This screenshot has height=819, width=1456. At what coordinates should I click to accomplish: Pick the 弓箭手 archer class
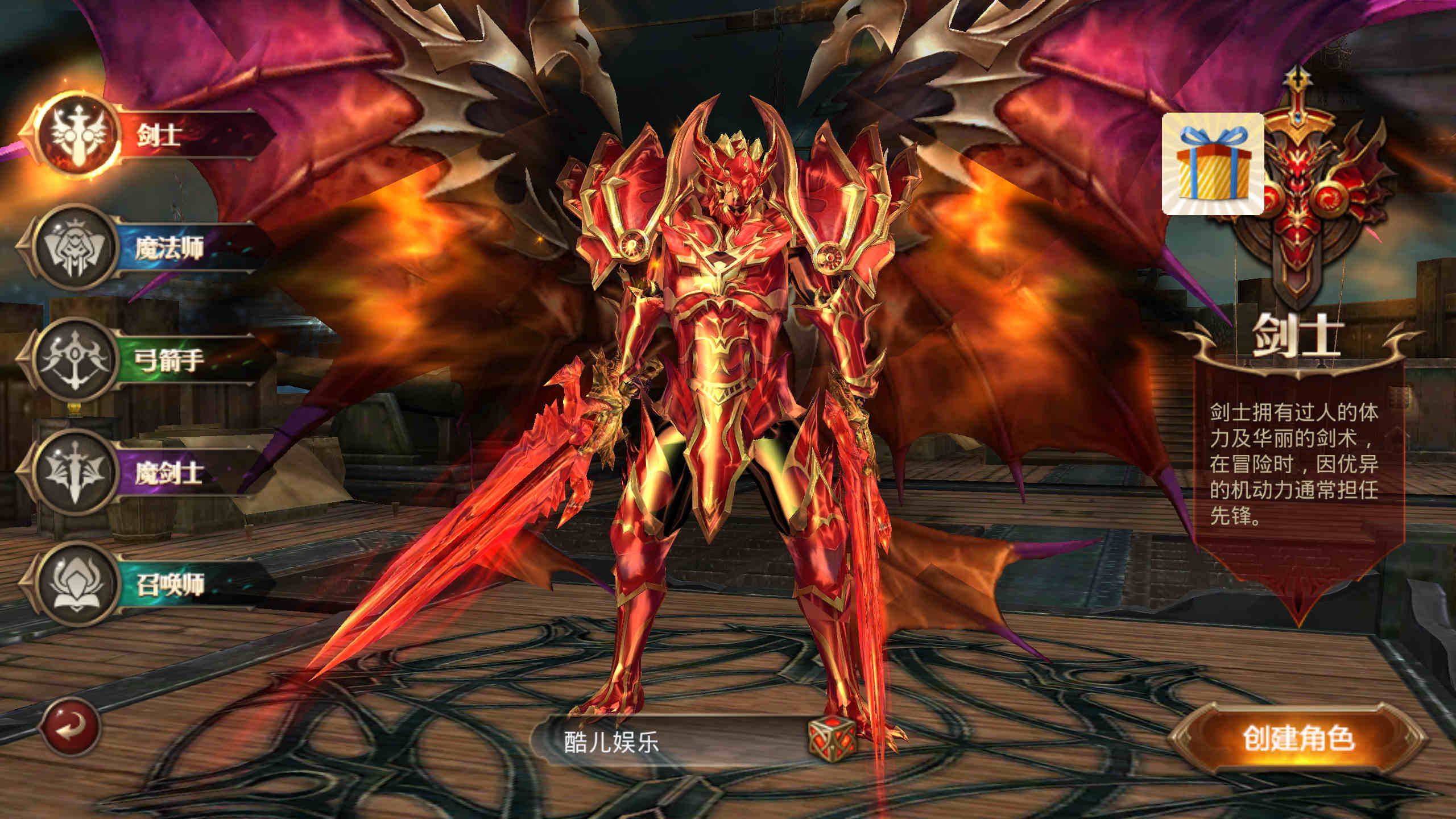click(x=148, y=359)
